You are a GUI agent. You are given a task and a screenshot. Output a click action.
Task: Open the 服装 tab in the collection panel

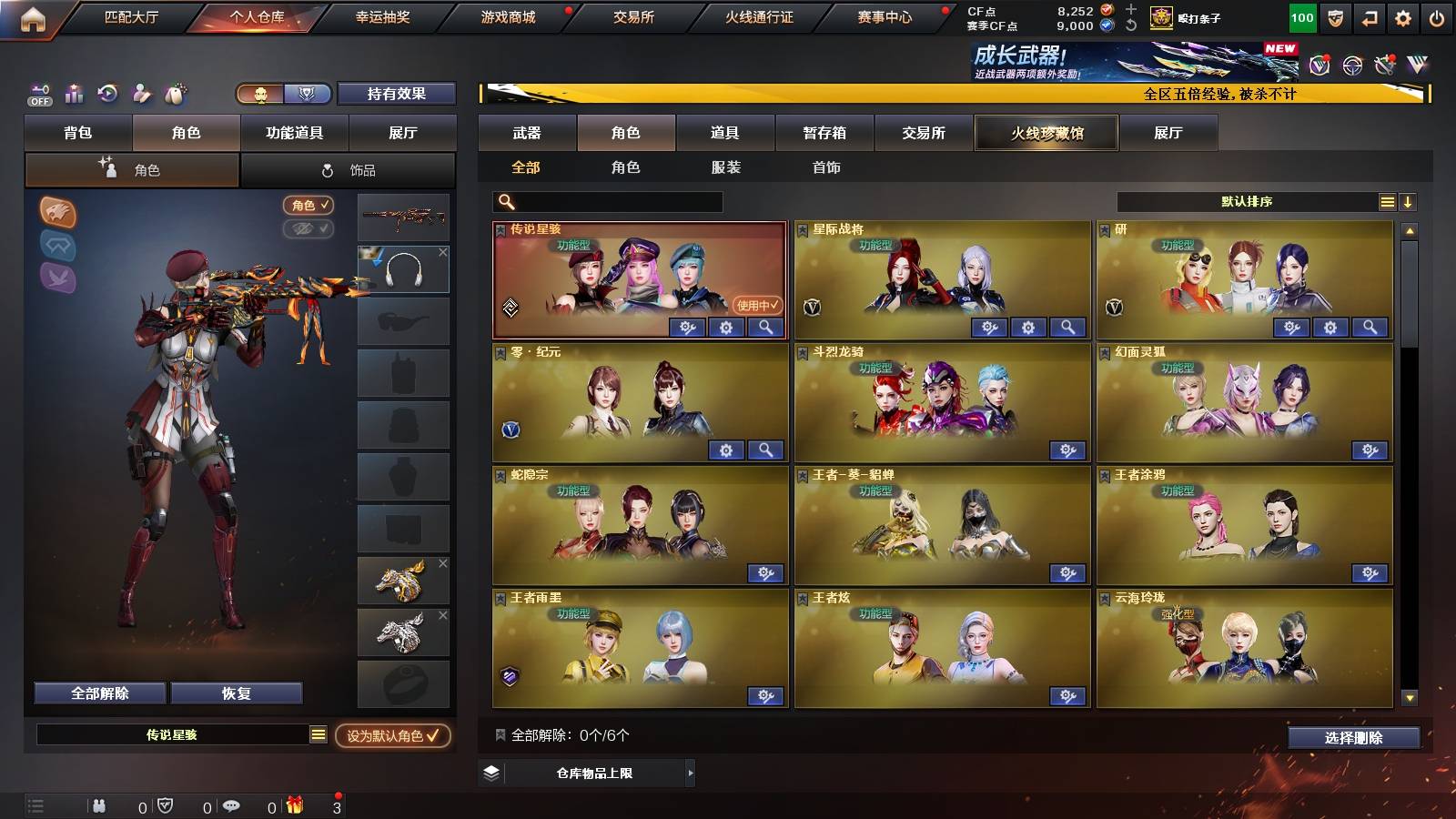coord(726,167)
